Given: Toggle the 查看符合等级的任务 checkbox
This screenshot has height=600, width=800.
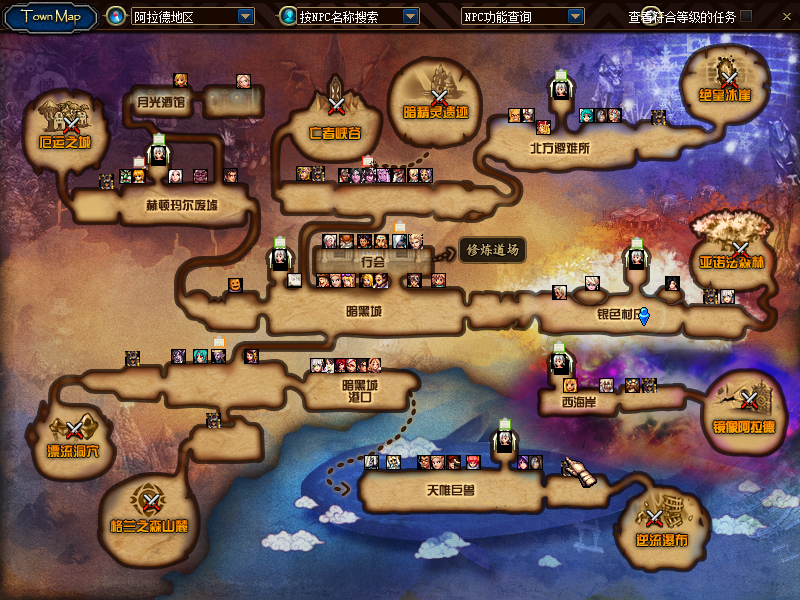Looking at the screenshot, I should pos(774,17).
